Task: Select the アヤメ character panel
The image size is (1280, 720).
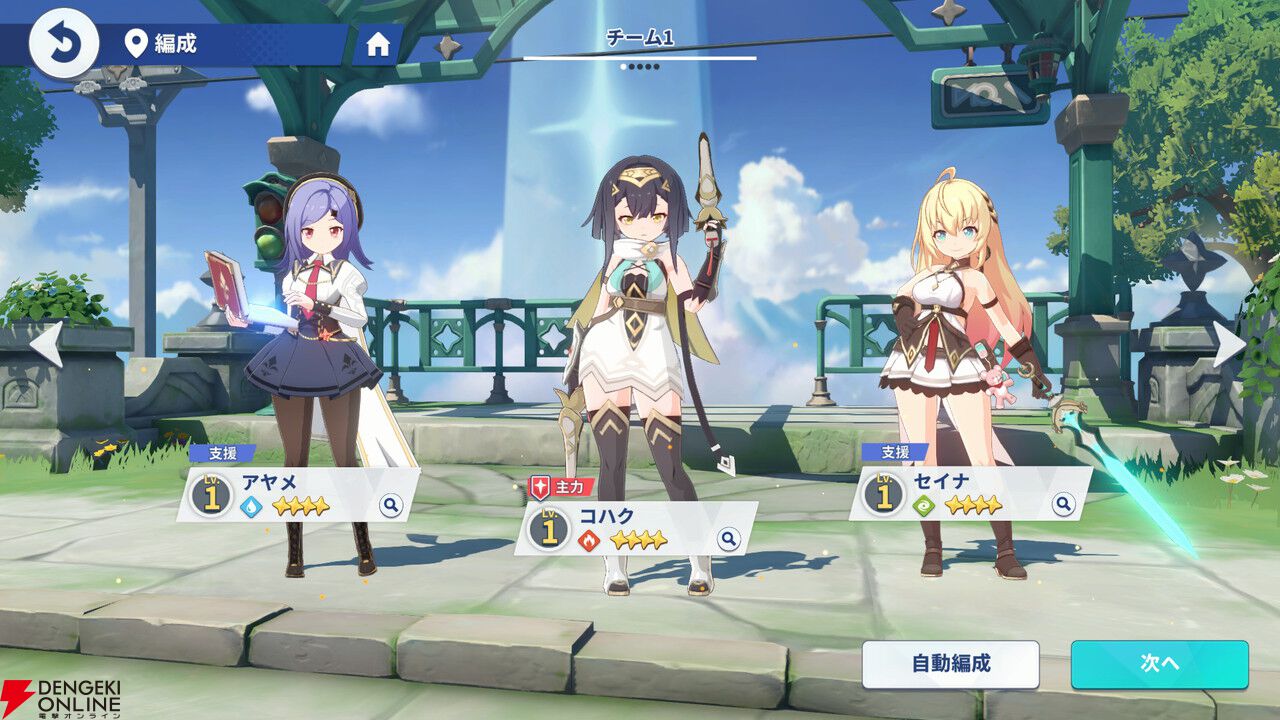Action: (x=290, y=493)
